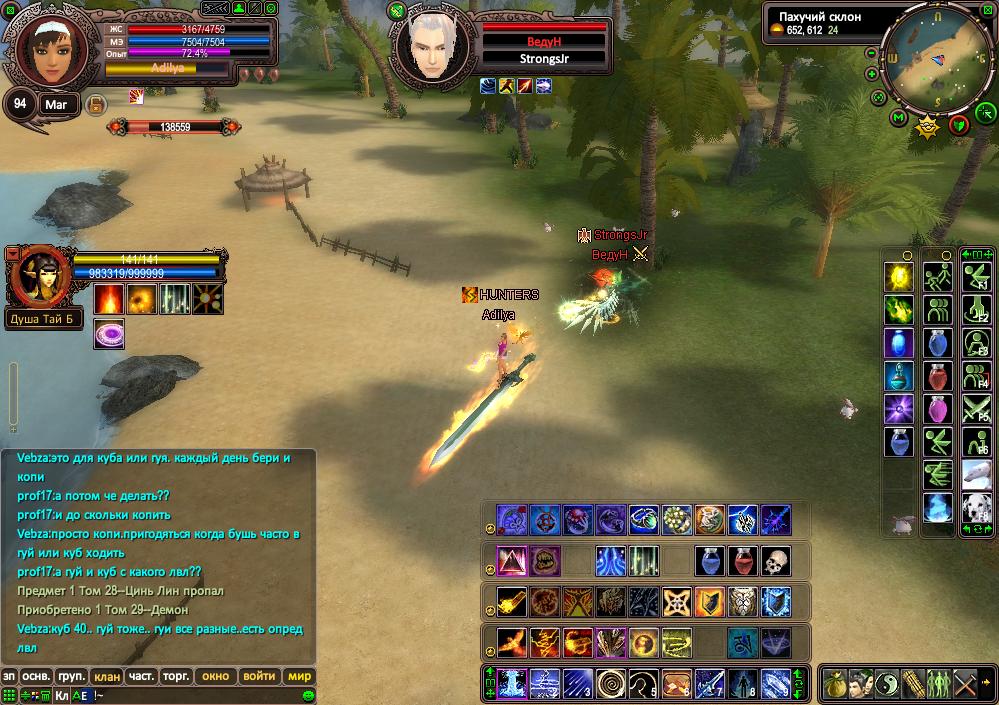Open the chat smiley emoticon menu

pos(308,695)
